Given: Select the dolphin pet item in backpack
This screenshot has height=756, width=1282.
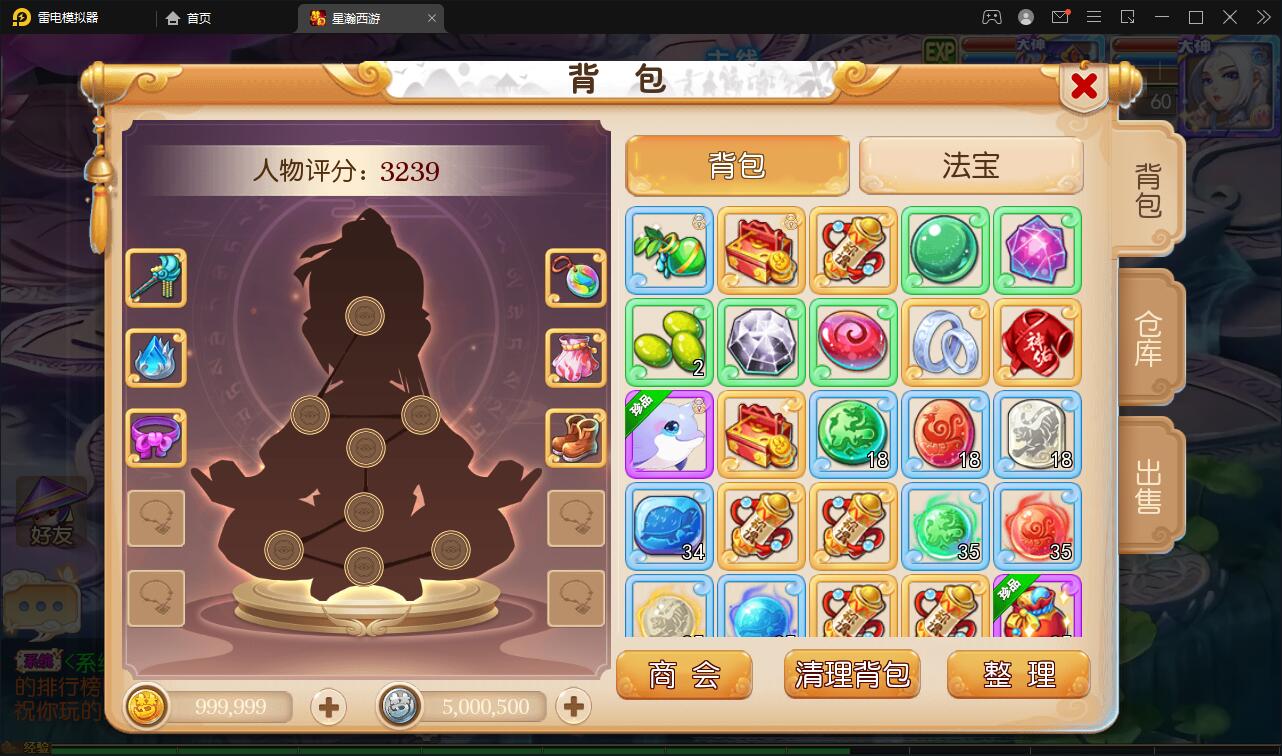Looking at the screenshot, I should pyautogui.click(x=668, y=434).
